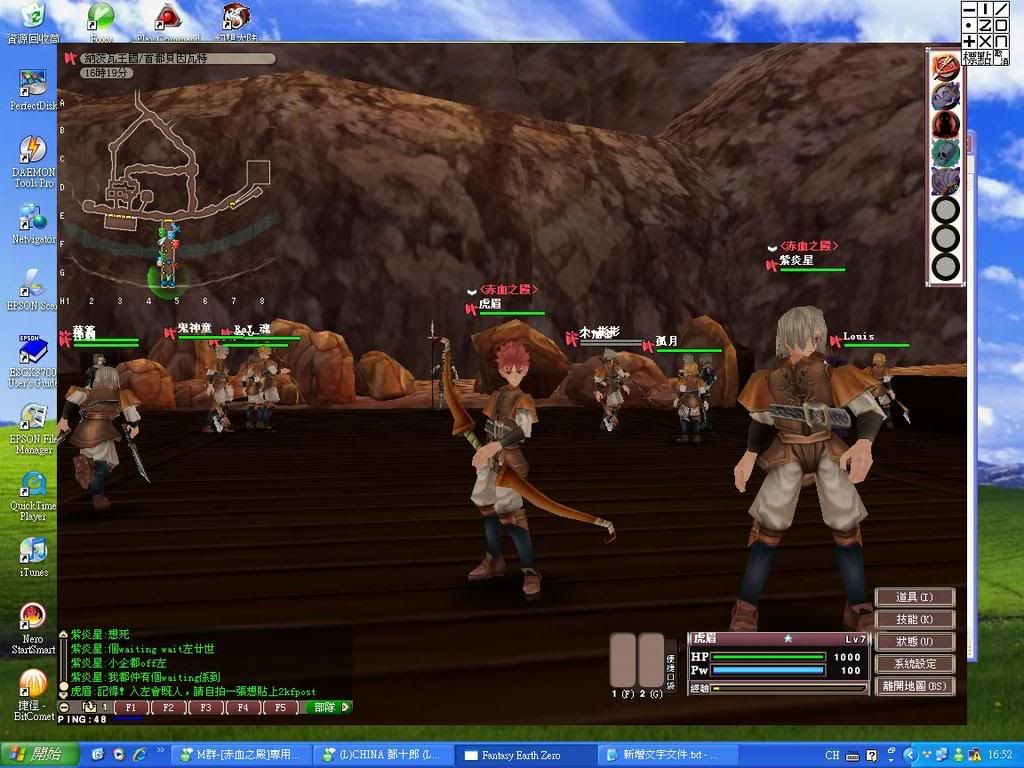The width and height of the screenshot is (1024, 768).
Task: Collapse the chat with the minus button
Action: [x=64, y=707]
